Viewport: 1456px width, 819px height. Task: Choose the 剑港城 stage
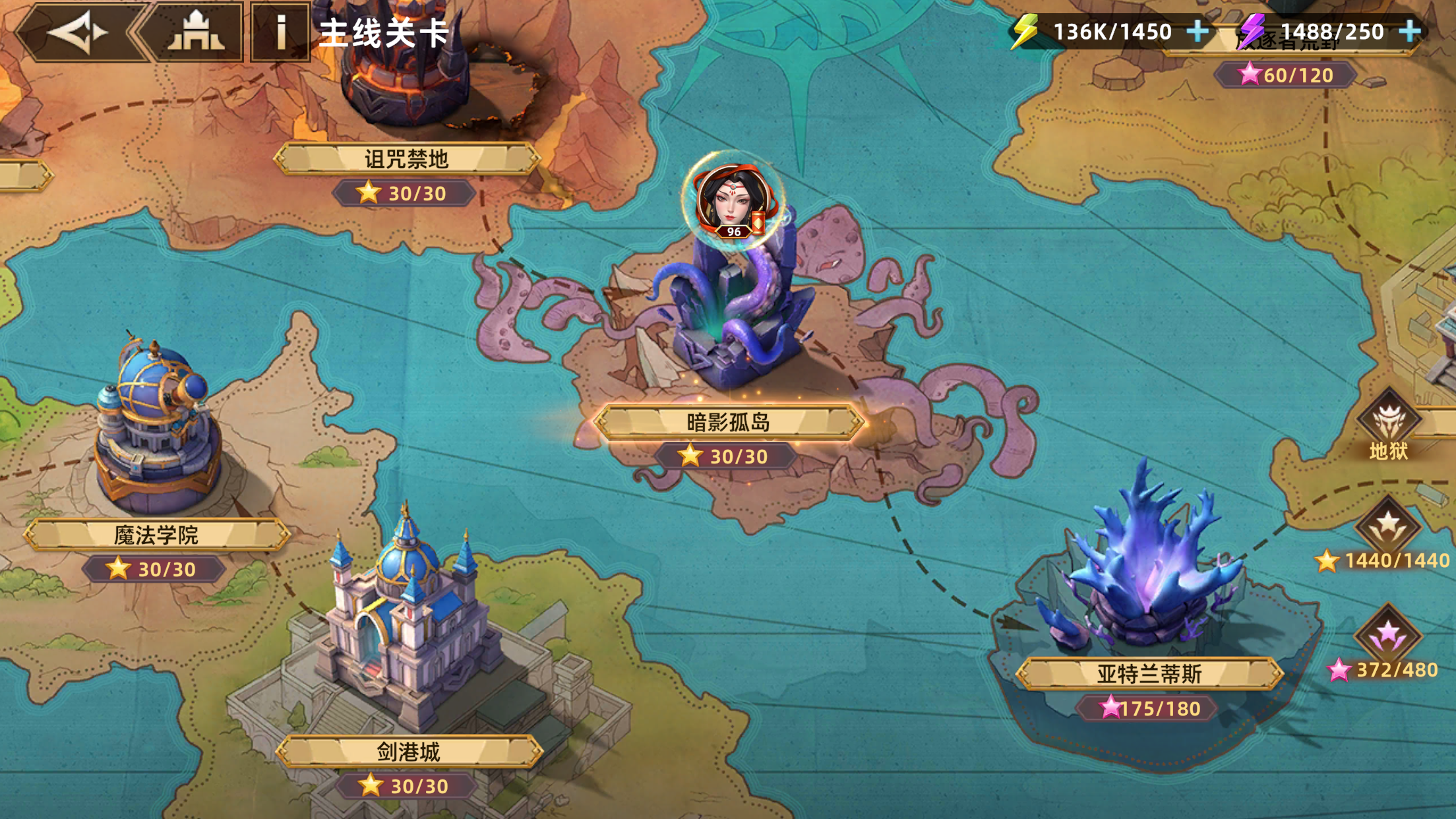coord(408,751)
